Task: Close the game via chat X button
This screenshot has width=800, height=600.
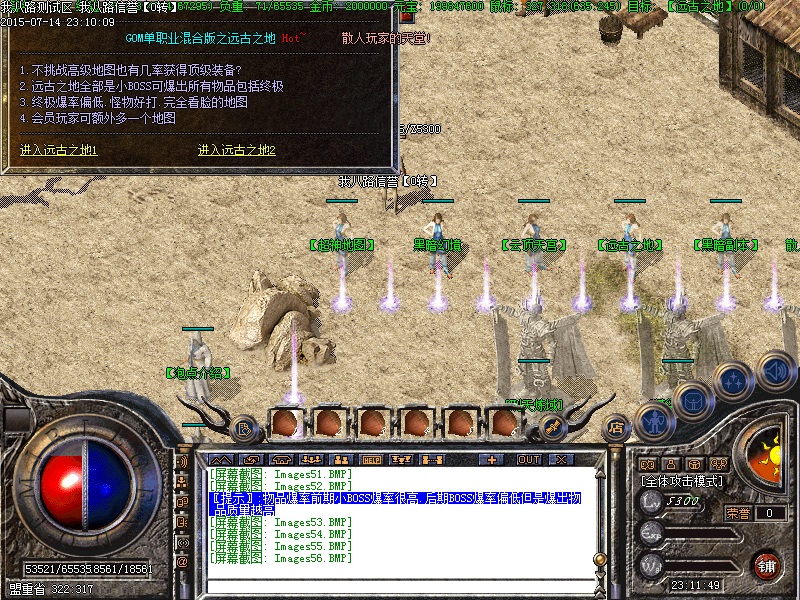Action: [561, 460]
